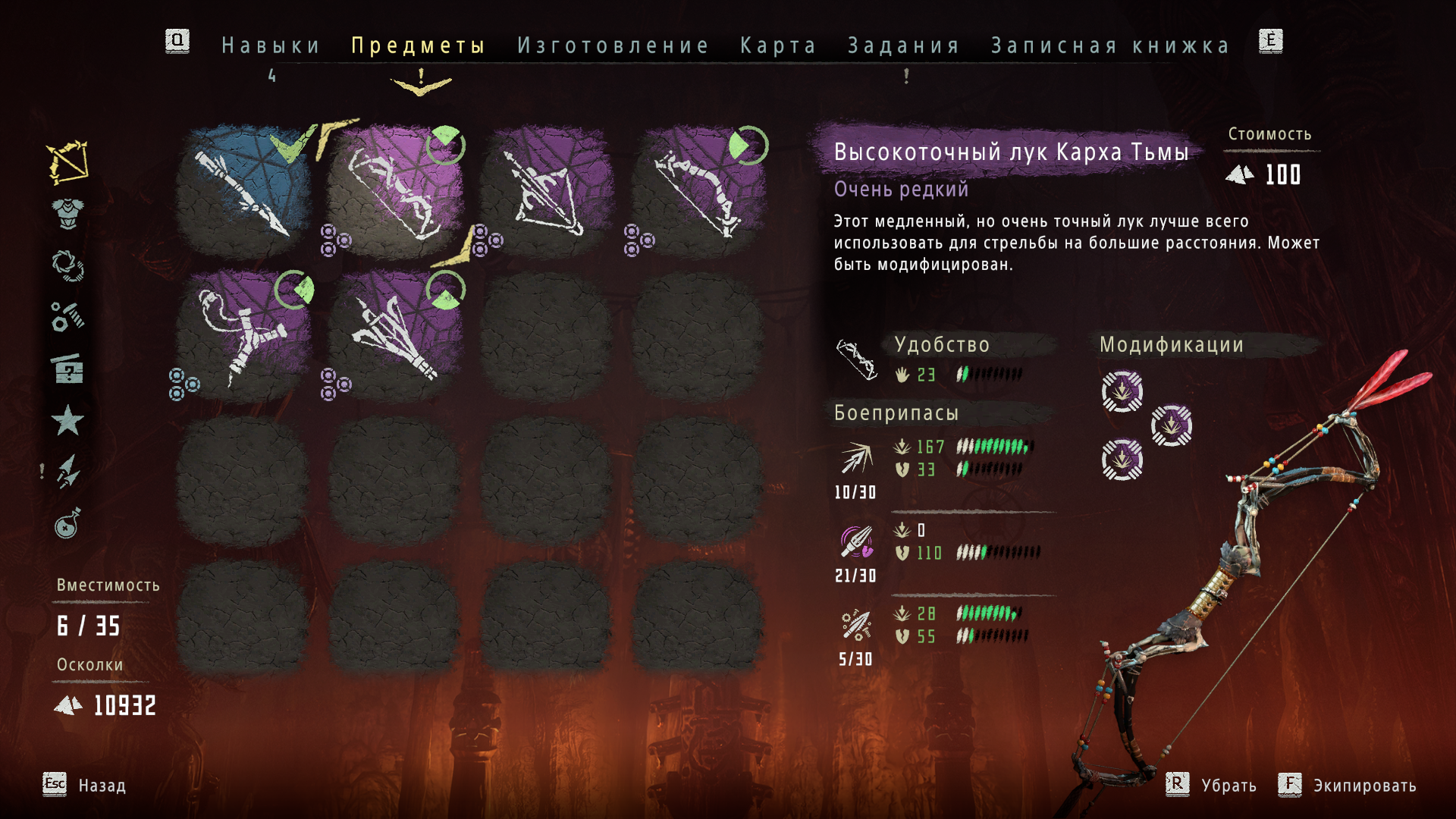
Task: Select the blue spear weapon slot
Action: [x=243, y=191]
